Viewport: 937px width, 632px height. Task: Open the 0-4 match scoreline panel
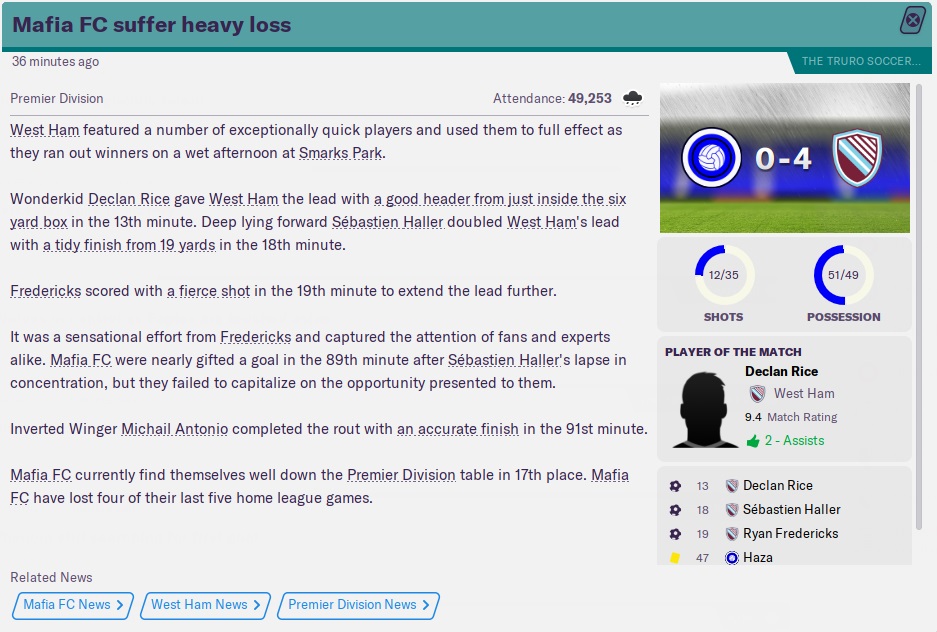[x=783, y=158]
